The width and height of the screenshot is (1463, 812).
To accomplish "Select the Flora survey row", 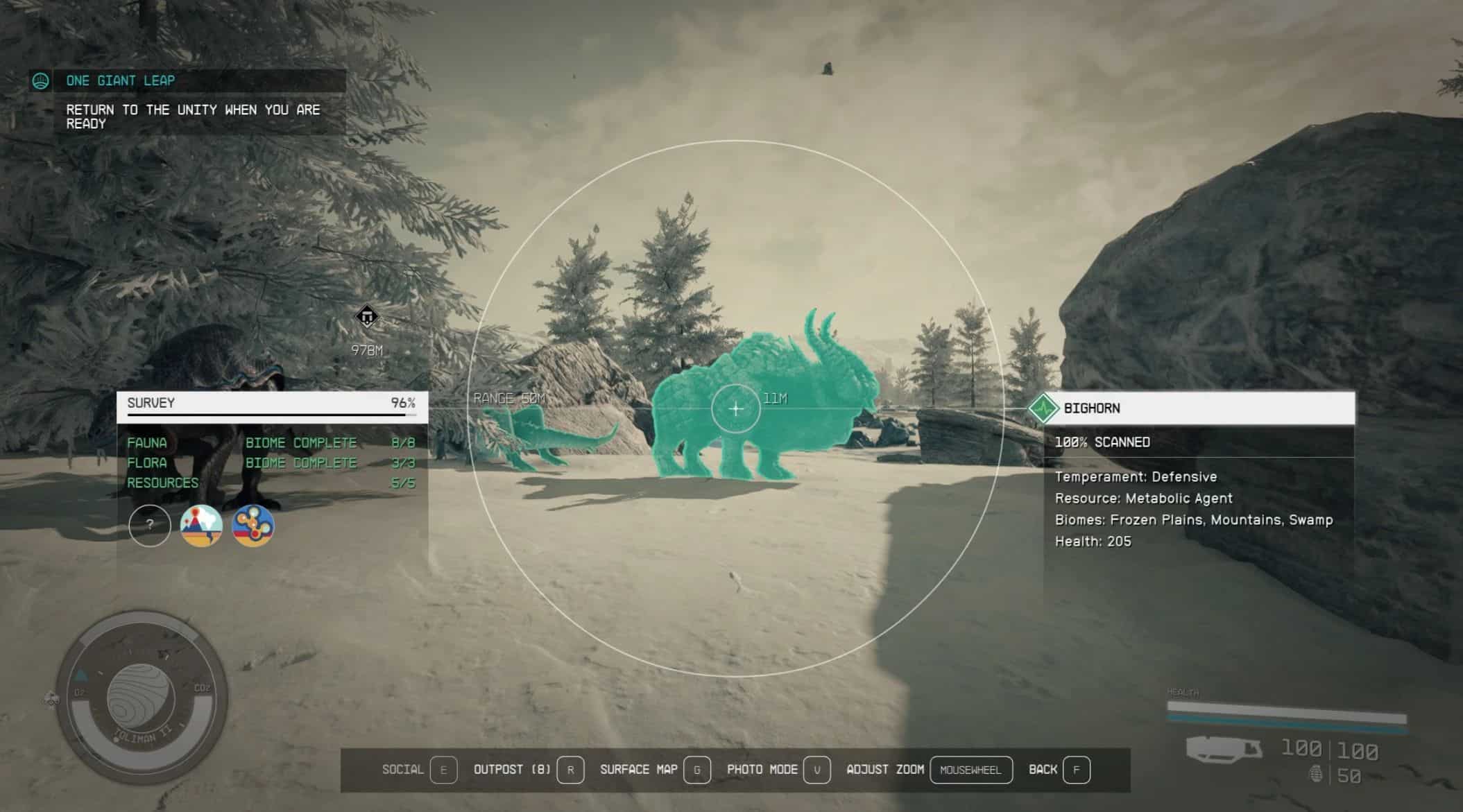I will pos(271,463).
